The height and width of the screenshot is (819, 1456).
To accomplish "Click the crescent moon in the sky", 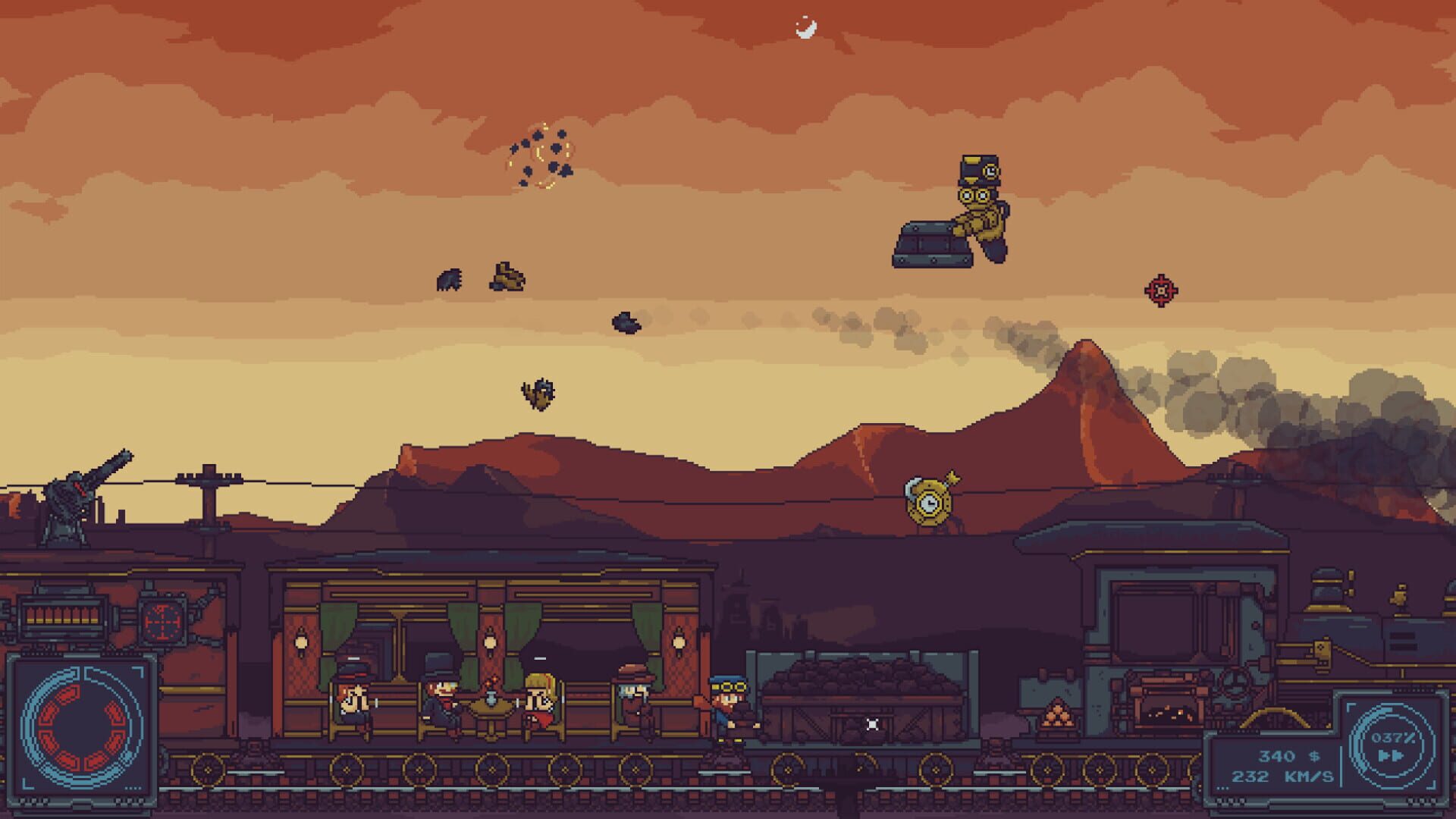I will tap(806, 28).
